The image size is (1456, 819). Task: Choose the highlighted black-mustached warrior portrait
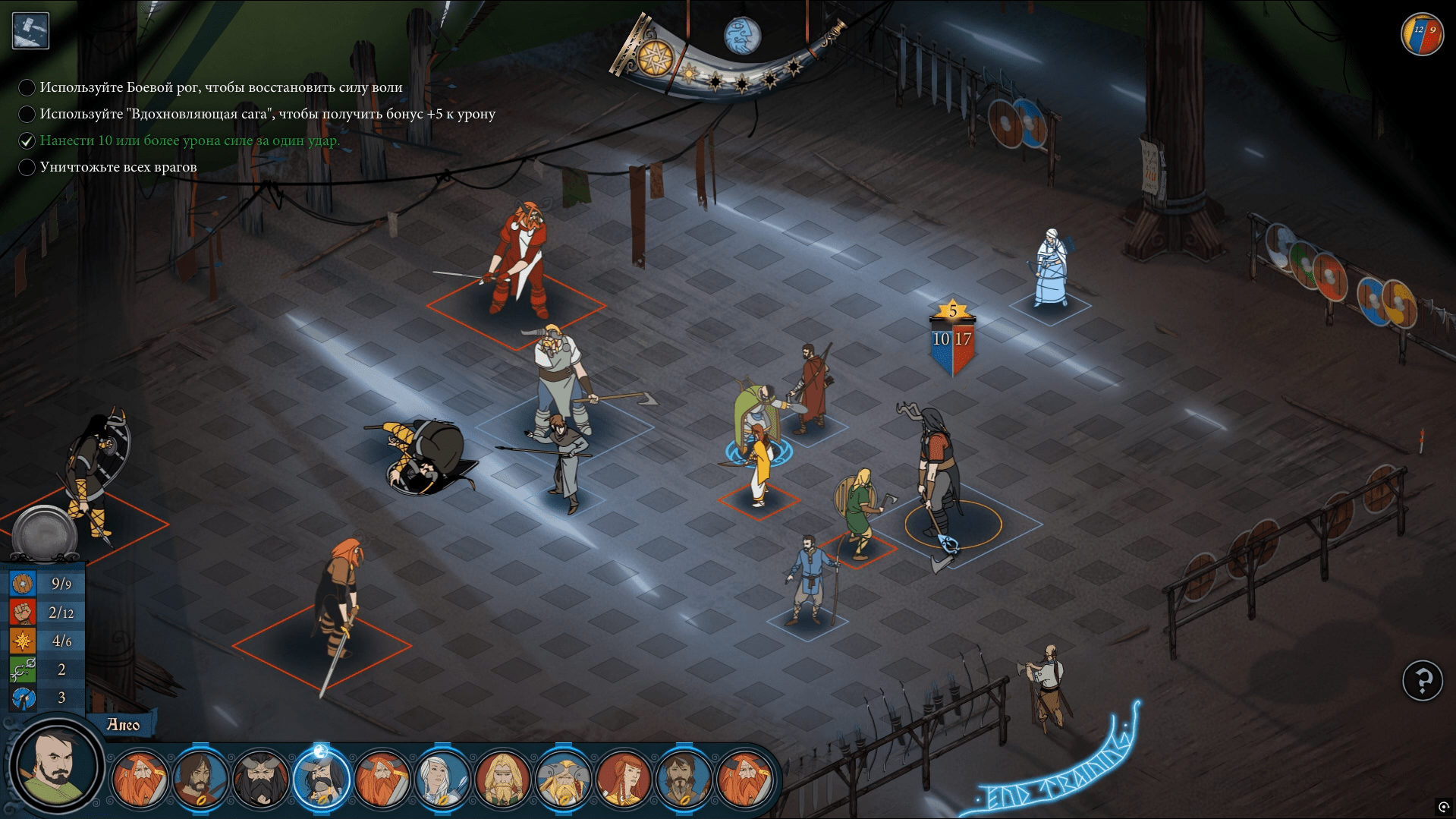pyautogui.click(x=321, y=780)
